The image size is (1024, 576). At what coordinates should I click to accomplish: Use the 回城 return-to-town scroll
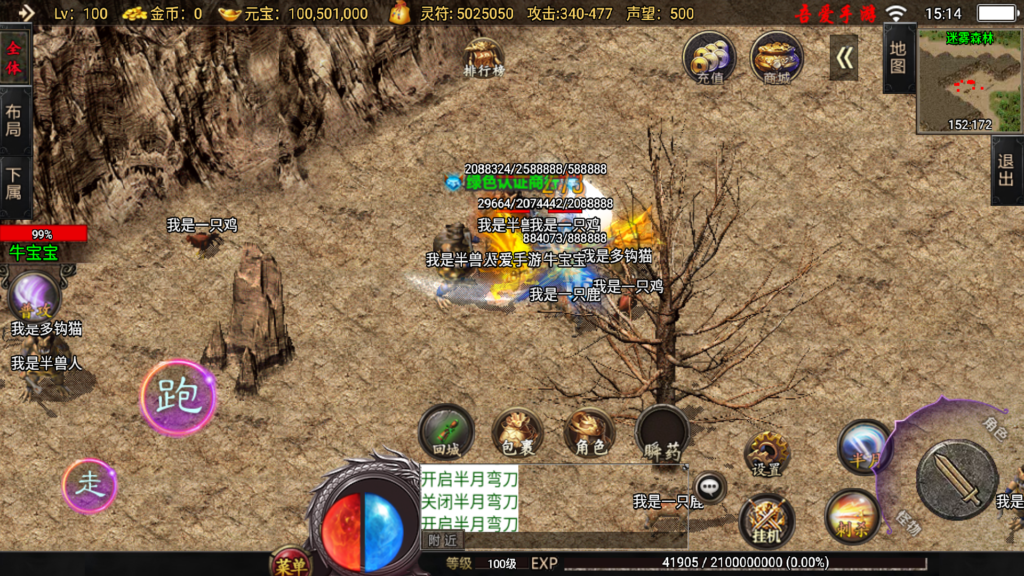[x=446, y=432]
